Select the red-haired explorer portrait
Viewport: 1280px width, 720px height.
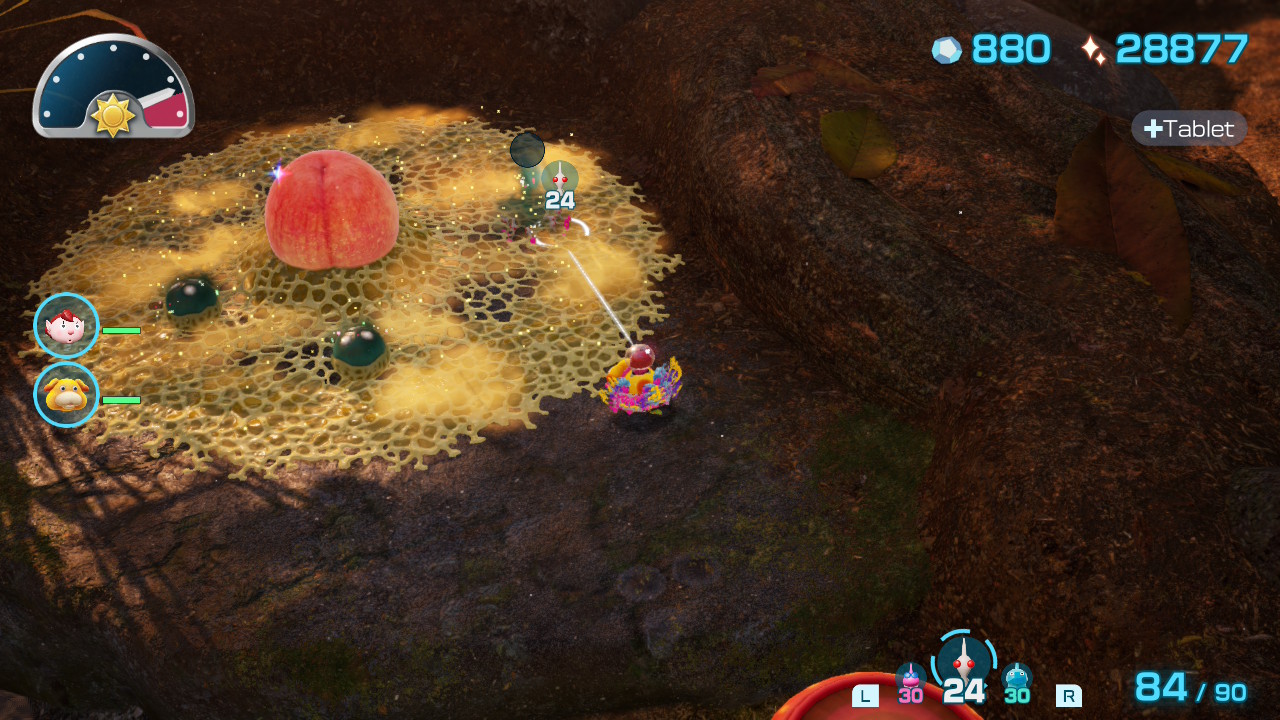pos(66,326)
